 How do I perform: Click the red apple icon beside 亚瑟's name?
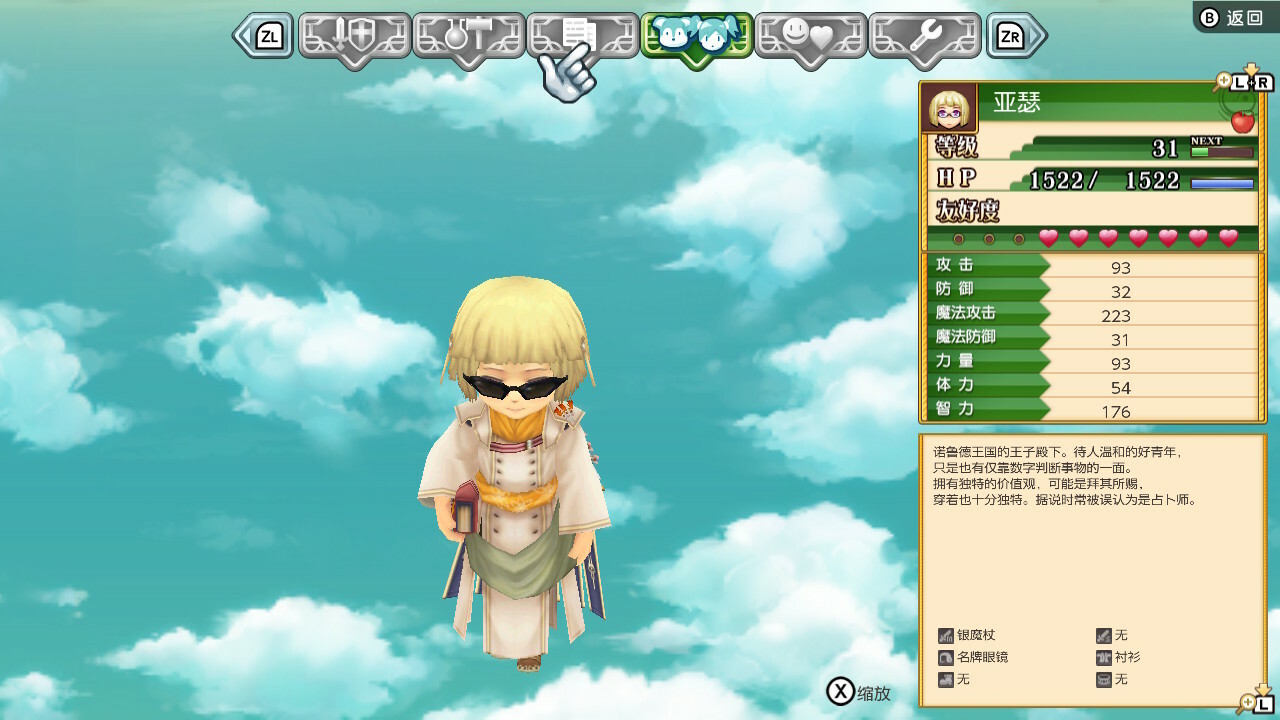(1242, 121)
